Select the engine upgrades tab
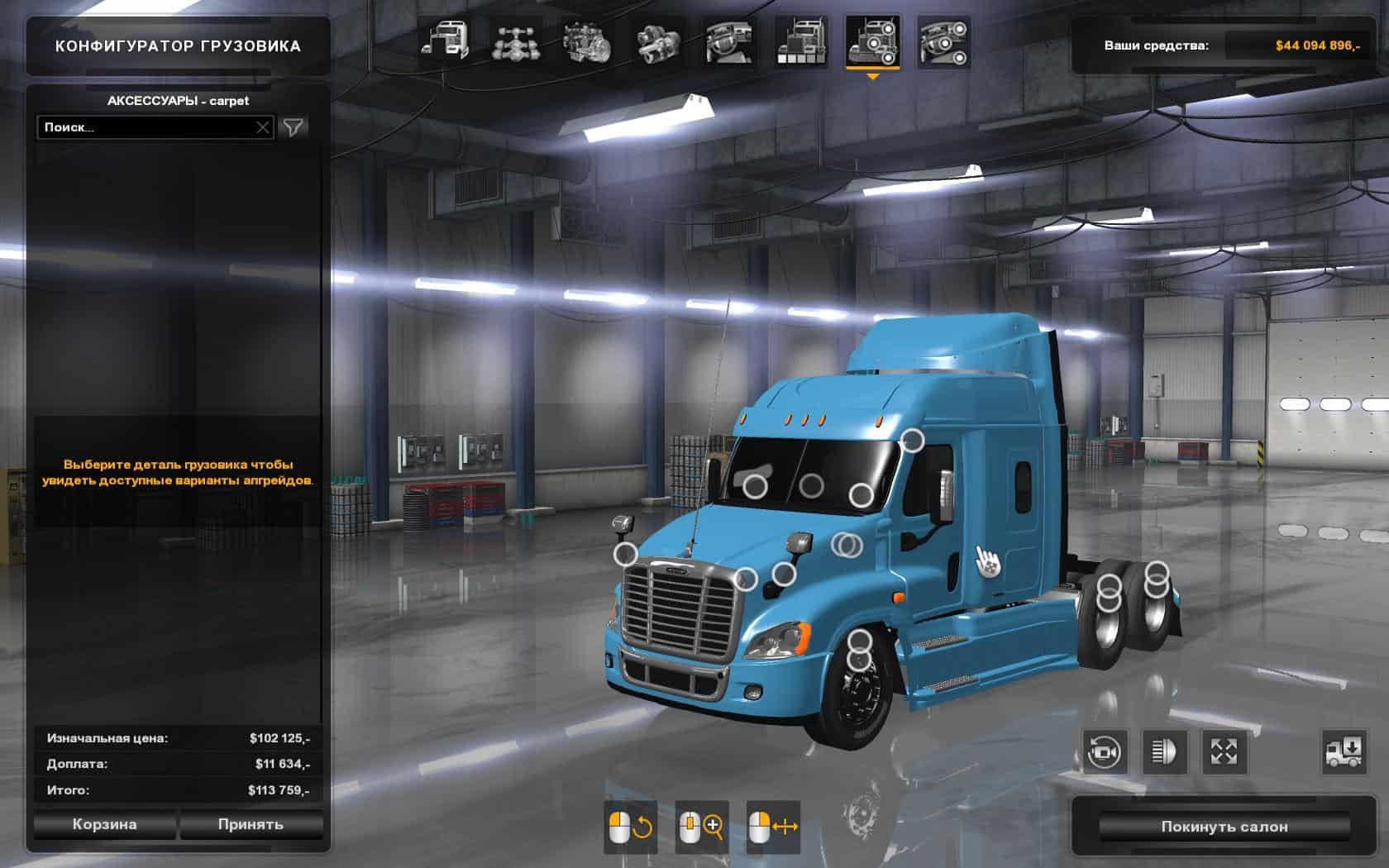Screen dimensions: 1389x868 click(x=587, y=41)
